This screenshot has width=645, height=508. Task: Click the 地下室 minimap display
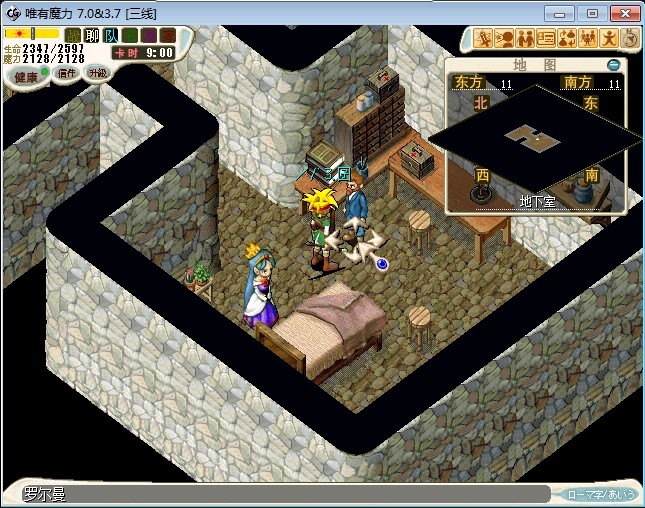point(538,140)
